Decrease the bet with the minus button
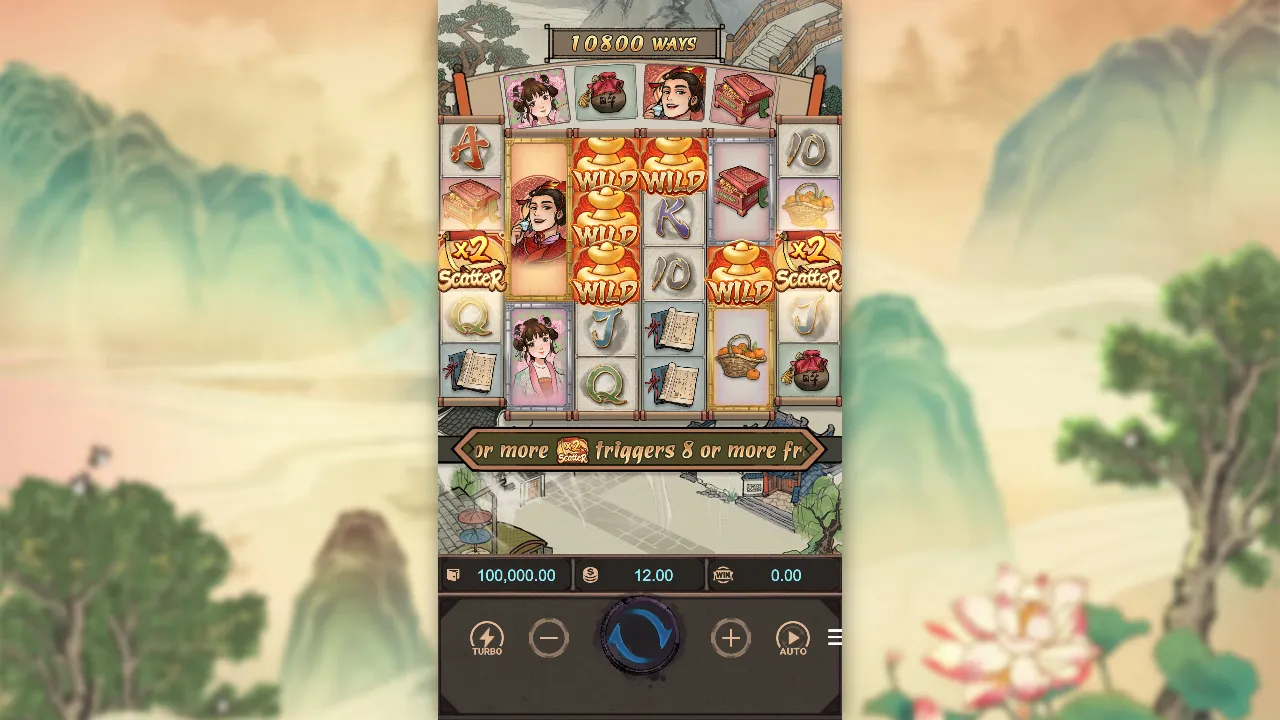This screenshot has width=1280, height=720. click(x=549, y=637)
